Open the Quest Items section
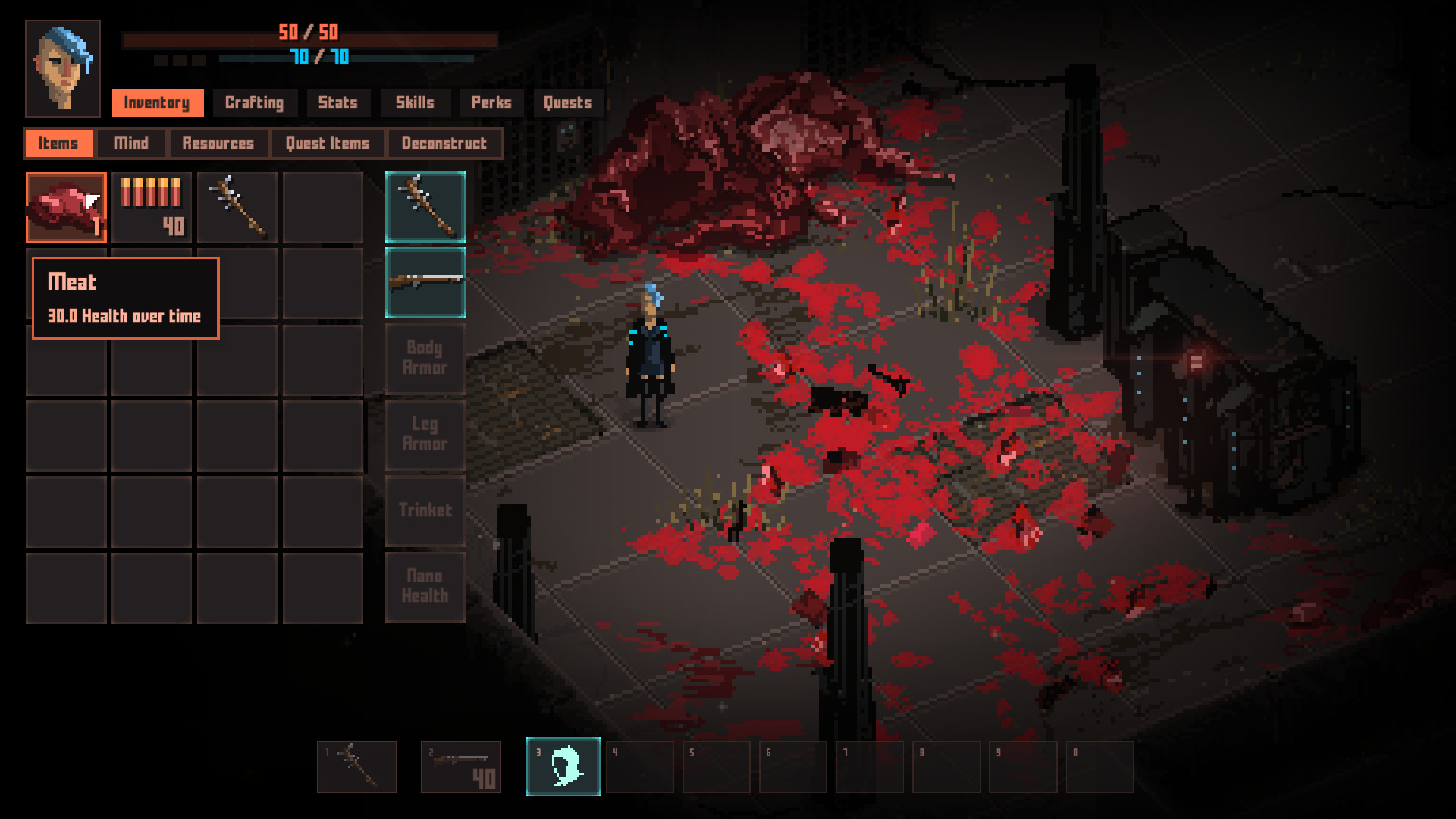 [x=327, y=143]
